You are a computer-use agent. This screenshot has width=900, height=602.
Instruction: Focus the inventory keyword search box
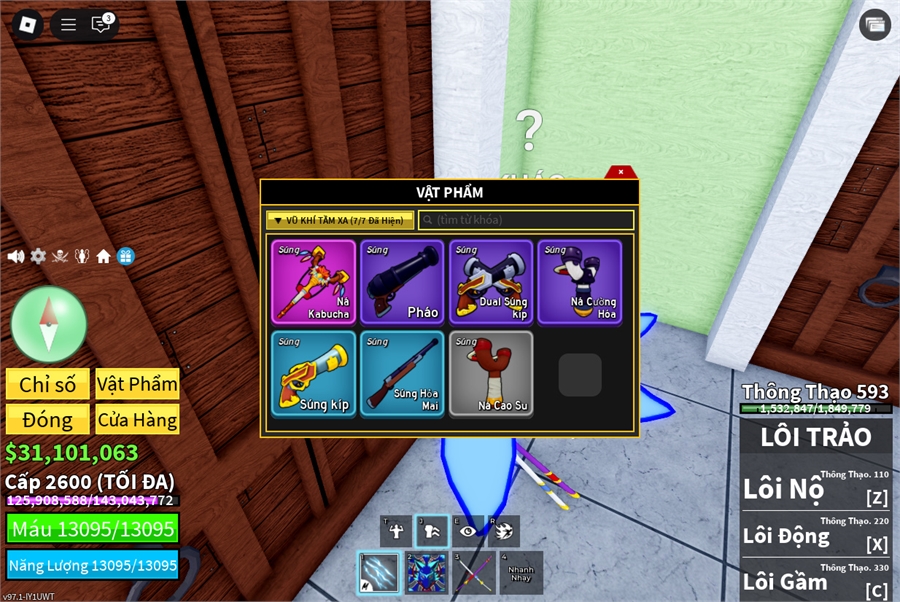tap(526, 220)
